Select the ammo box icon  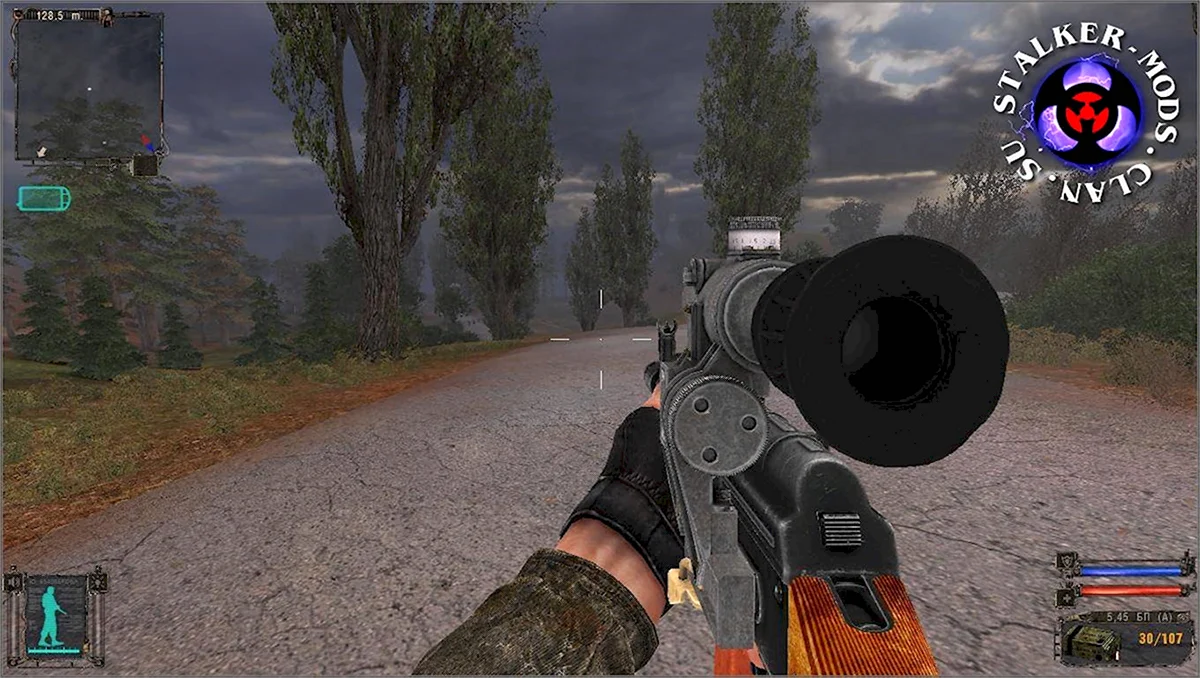tap(1091, 640)
